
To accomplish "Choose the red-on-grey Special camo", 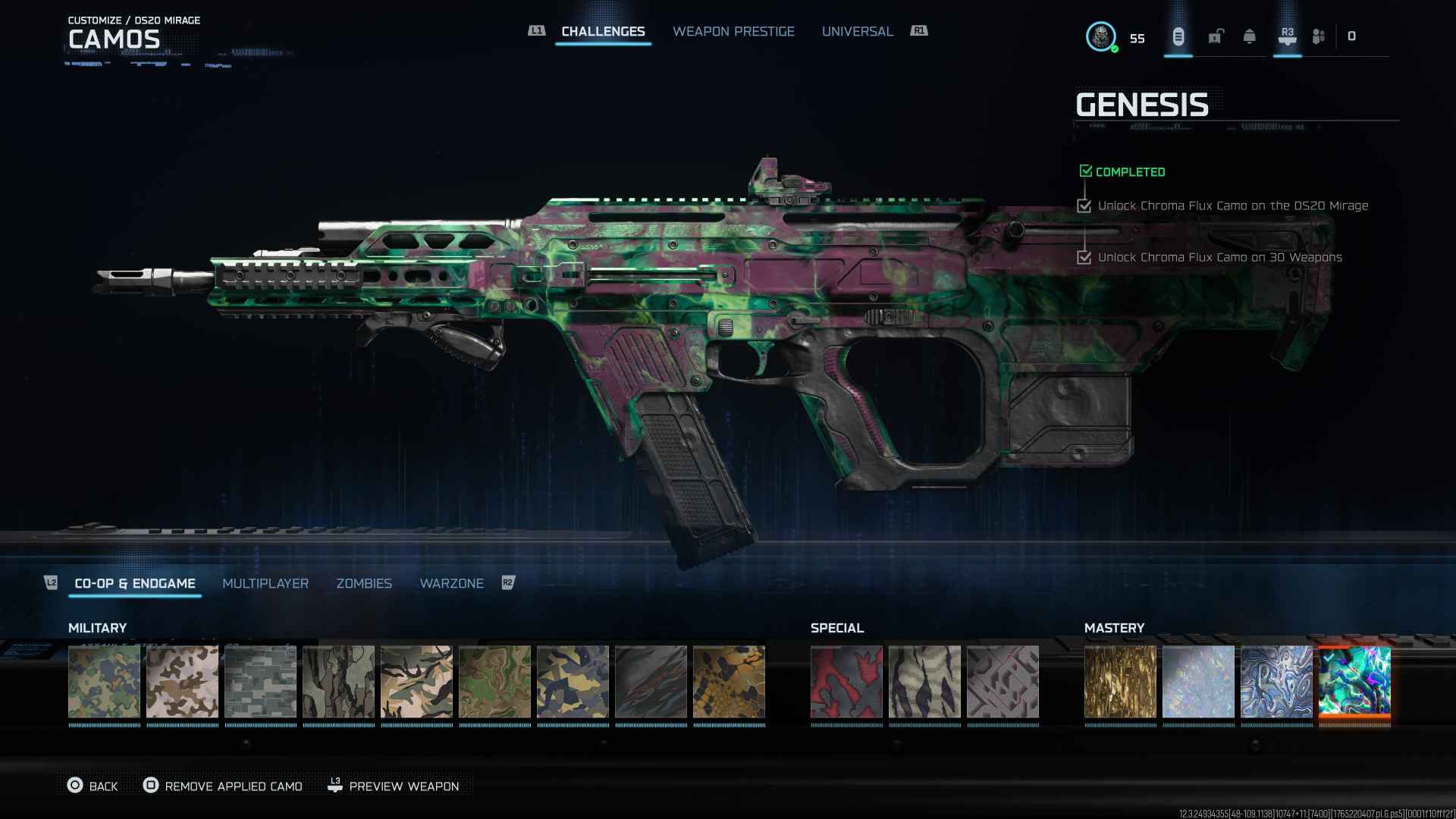I will [x=846, y=682].
